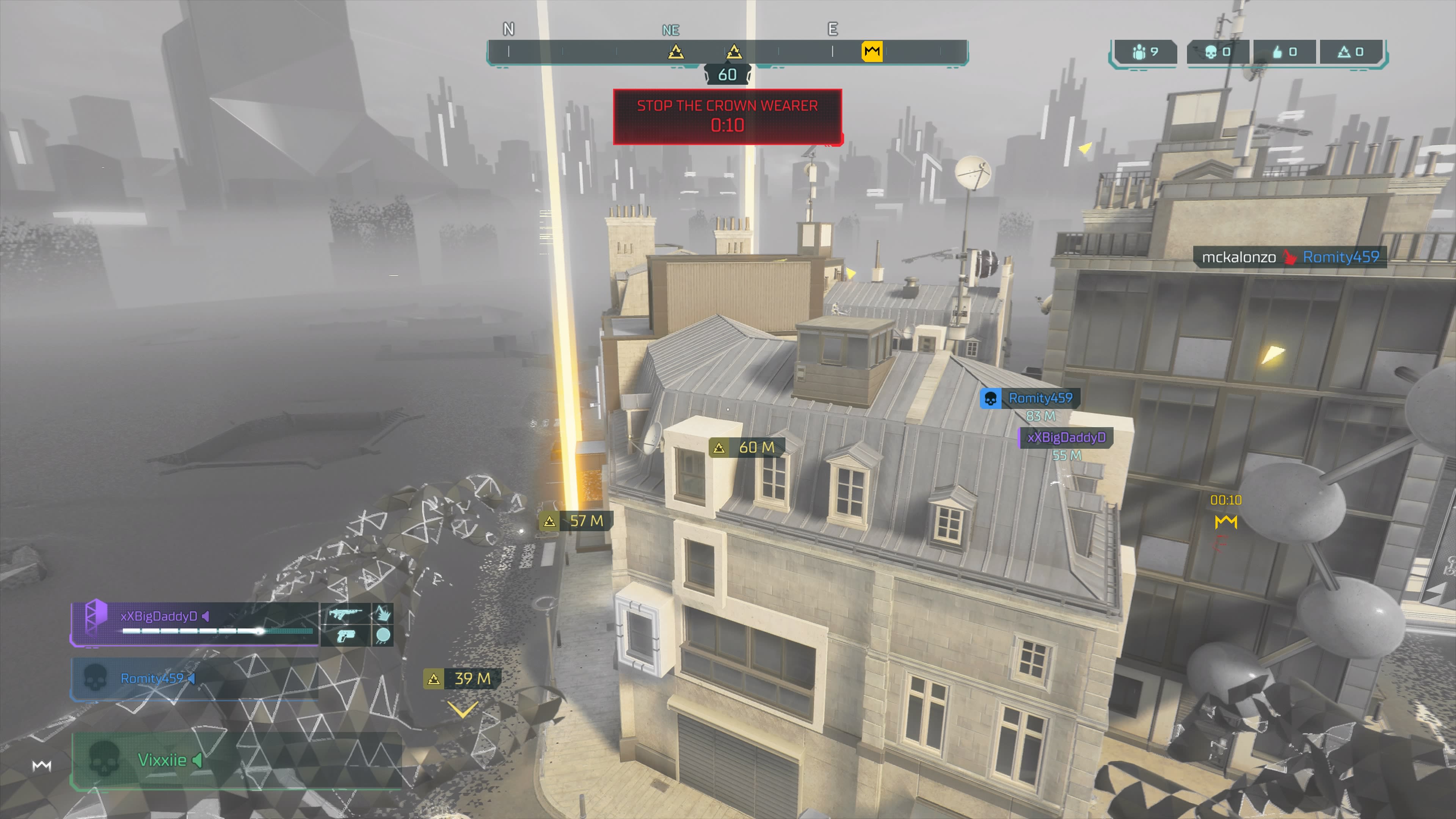Viewport: 1456px width, 819px height.
Task: Select the pistol weapon slot
Action: pos(345,636)
